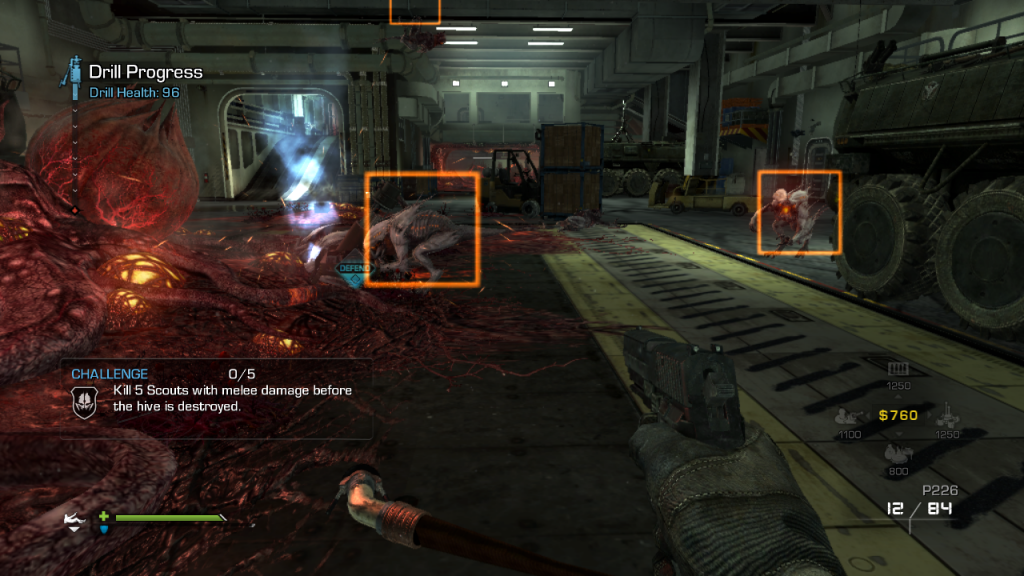This screenshot has width=1024, height=576.
Task: Choose the right-side deployable costing 1250
Action: click(947, 415)
